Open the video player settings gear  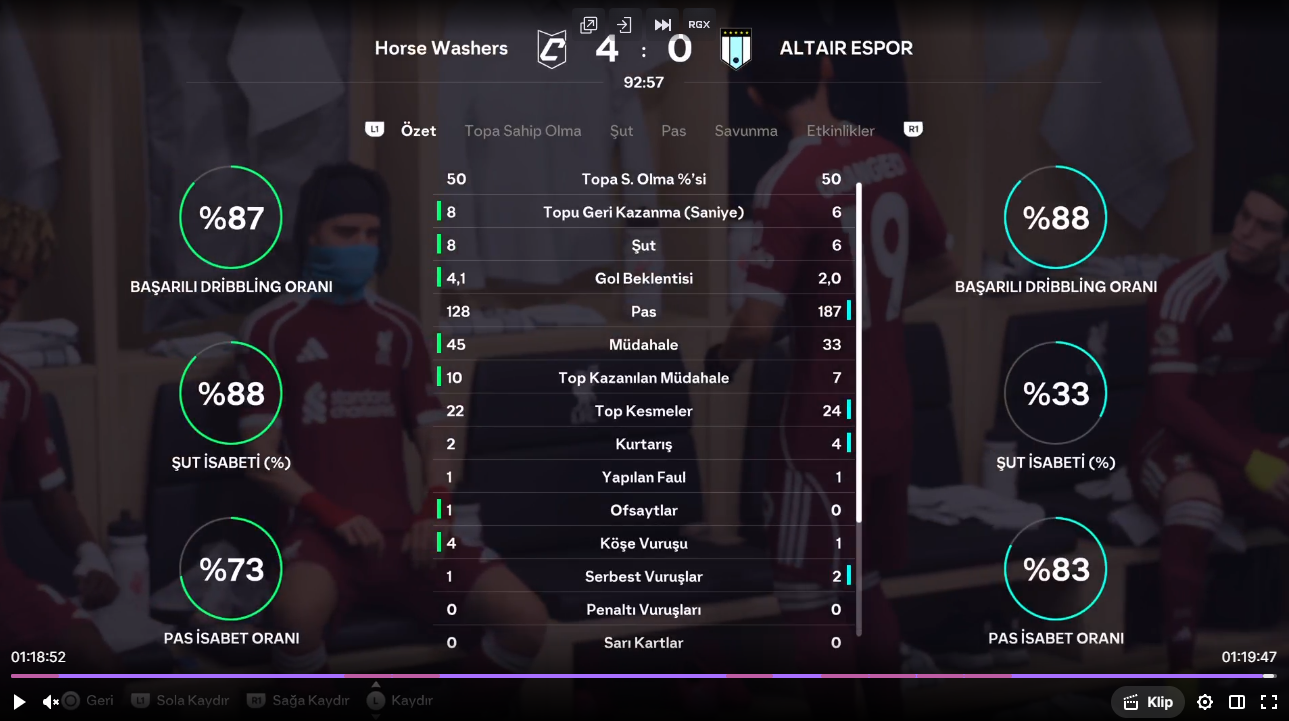tap(1205, 702)
